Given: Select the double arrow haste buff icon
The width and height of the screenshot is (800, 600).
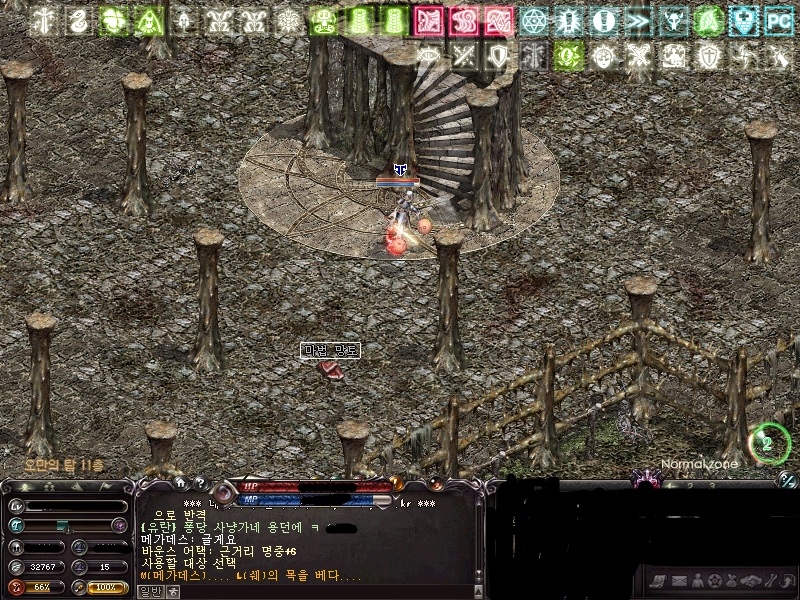Looking at the screenshot, I should click(636, 20).
